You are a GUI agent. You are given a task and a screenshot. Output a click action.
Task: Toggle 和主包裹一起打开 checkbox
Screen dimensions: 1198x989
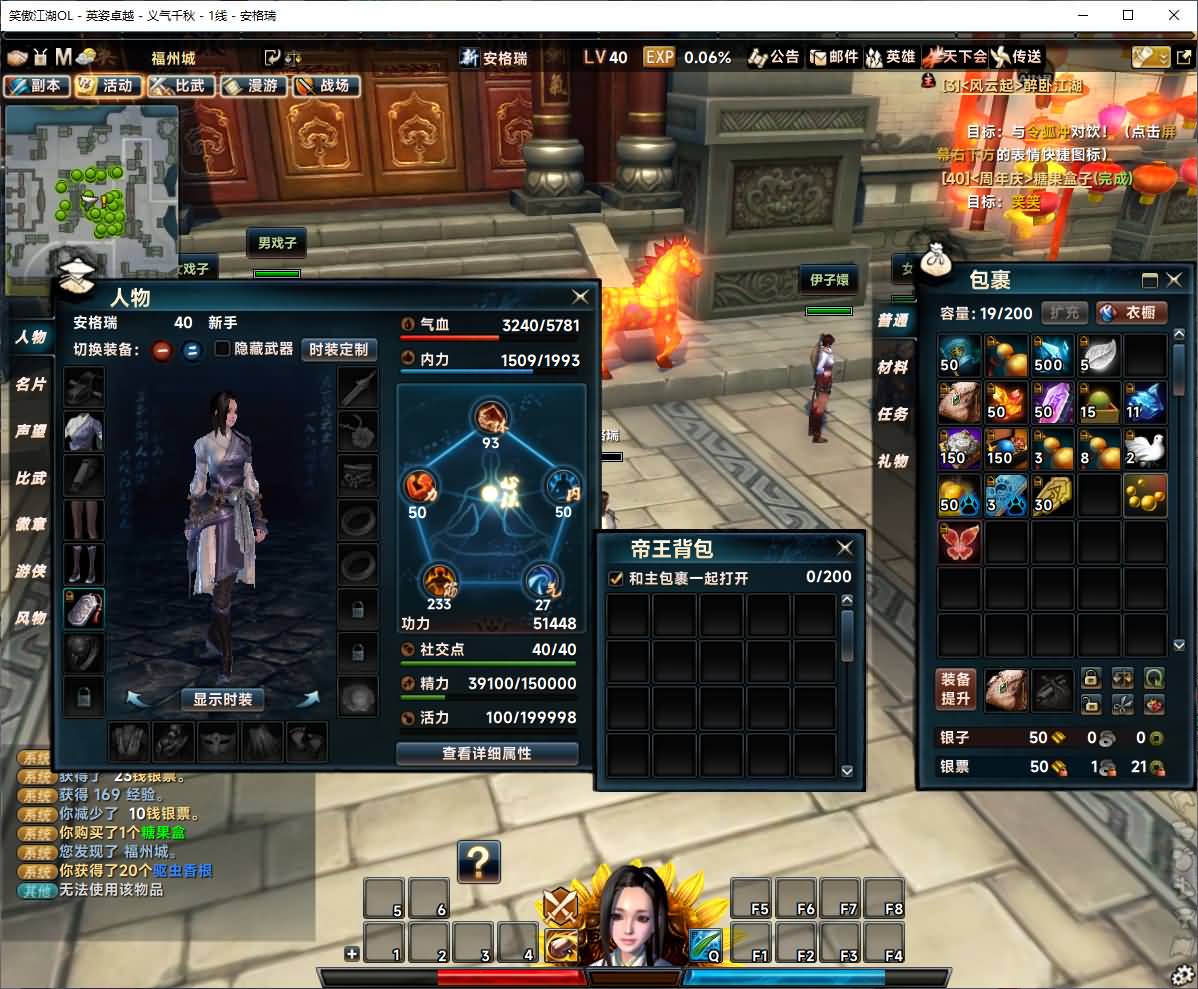pos(616,578)
